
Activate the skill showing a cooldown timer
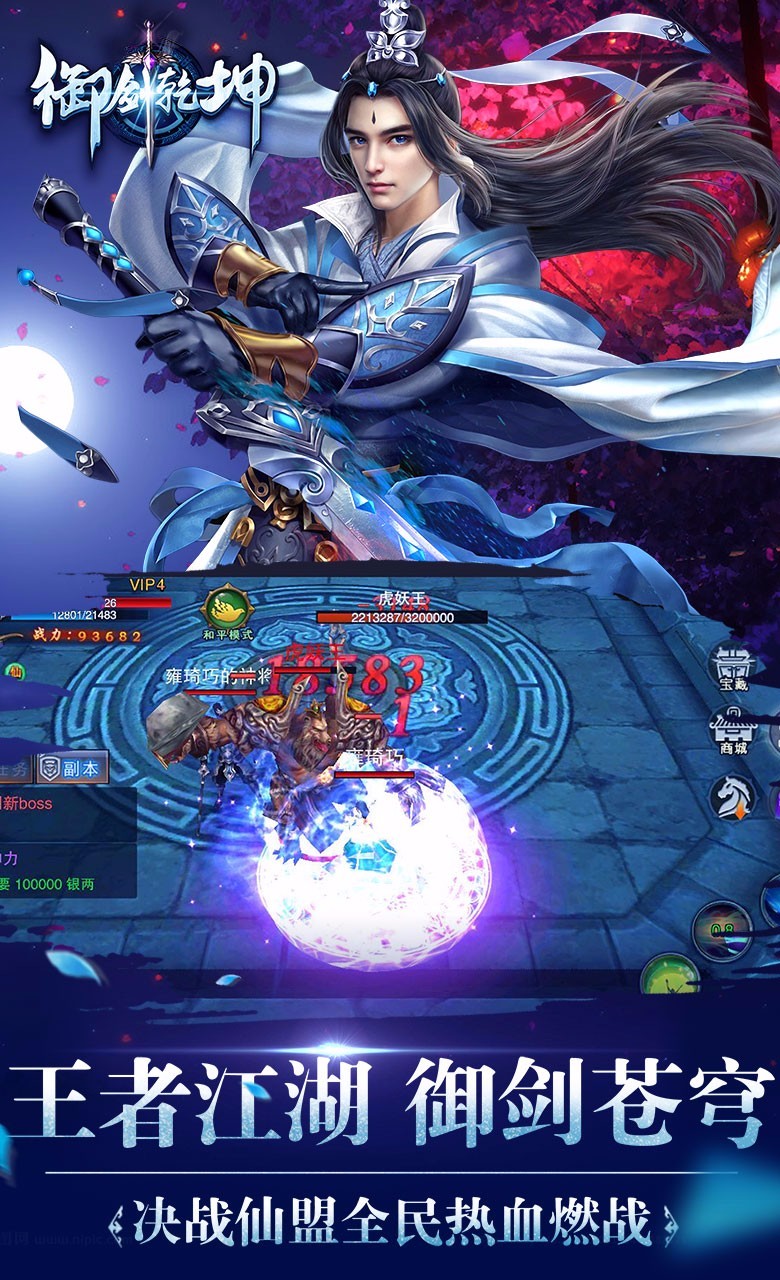tap(722, 929)
